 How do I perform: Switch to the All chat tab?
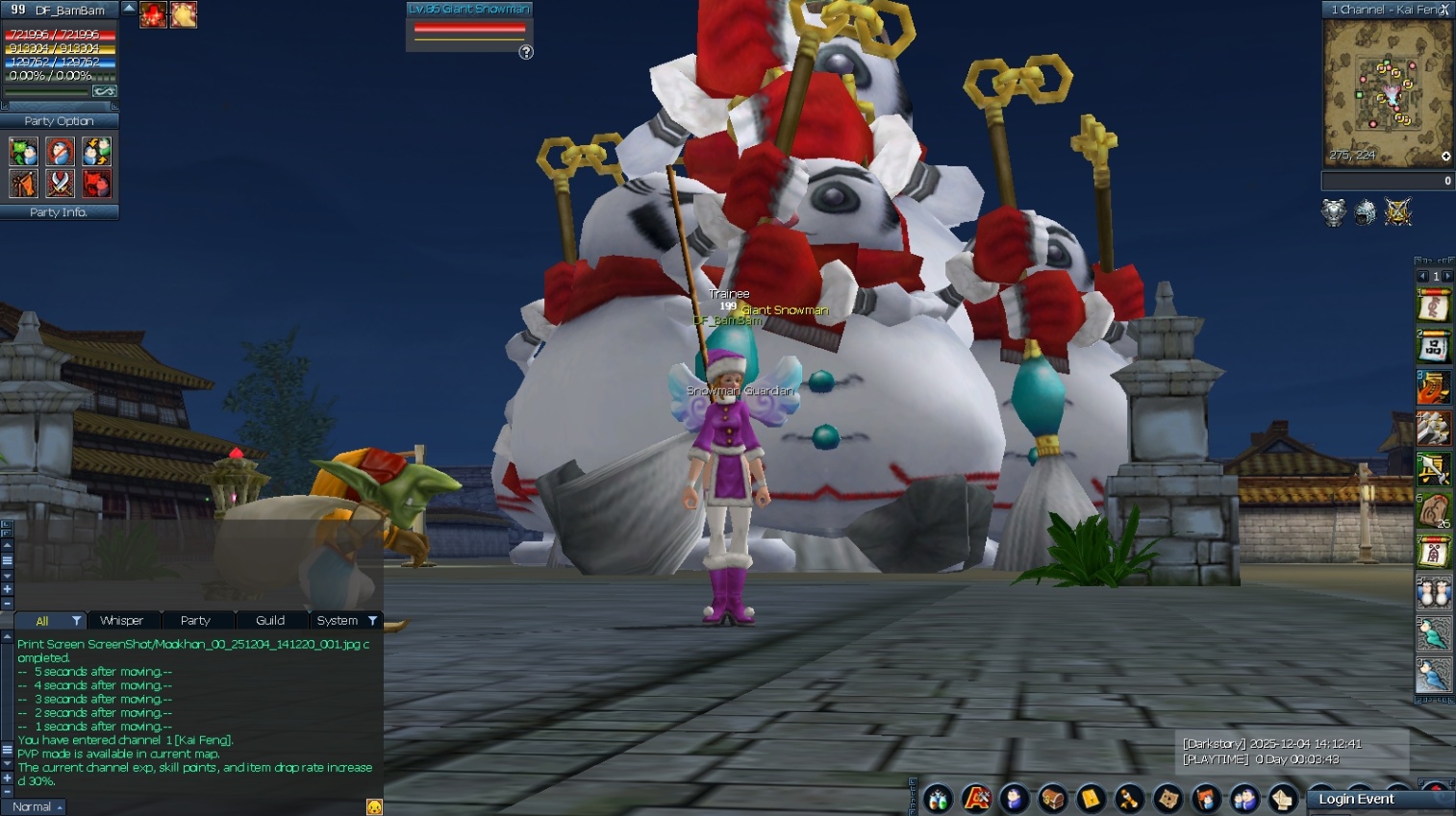coord(42,621)
